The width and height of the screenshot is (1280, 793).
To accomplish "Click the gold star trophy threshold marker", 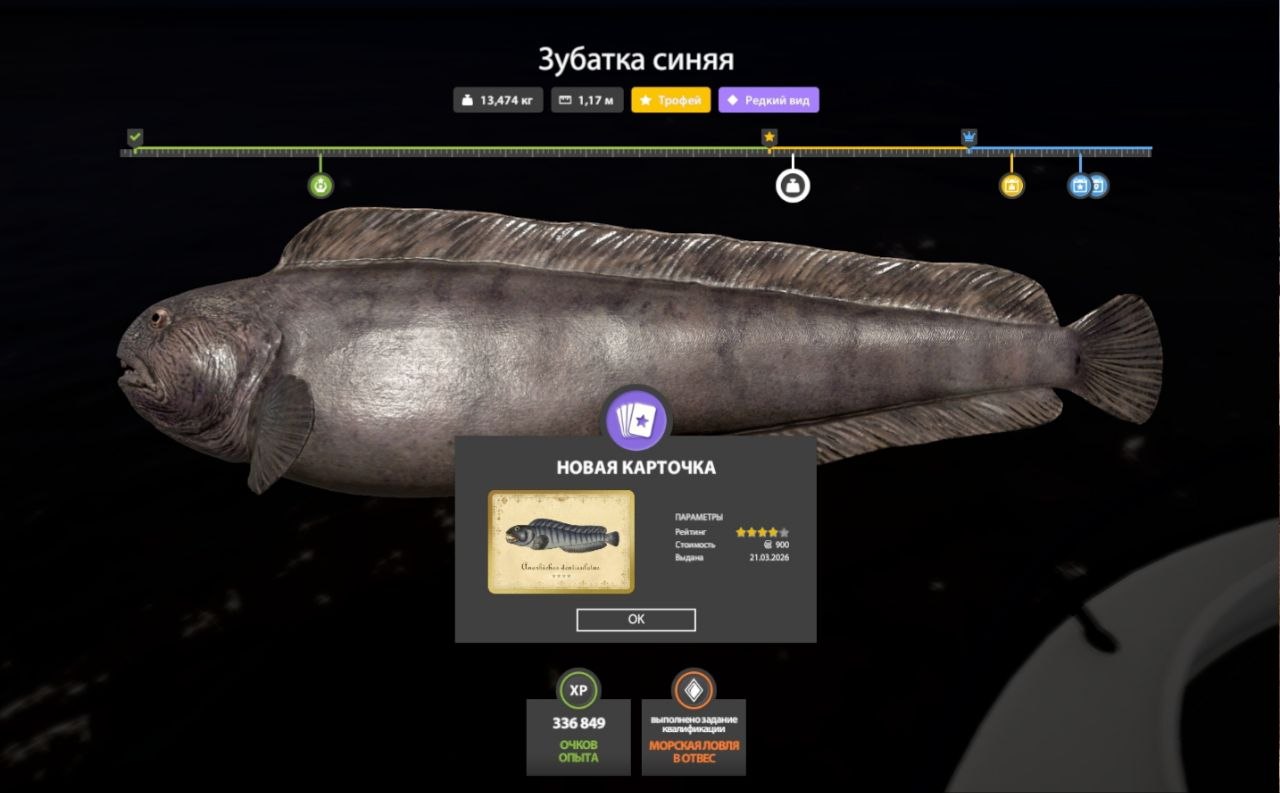I will [769, 137].
